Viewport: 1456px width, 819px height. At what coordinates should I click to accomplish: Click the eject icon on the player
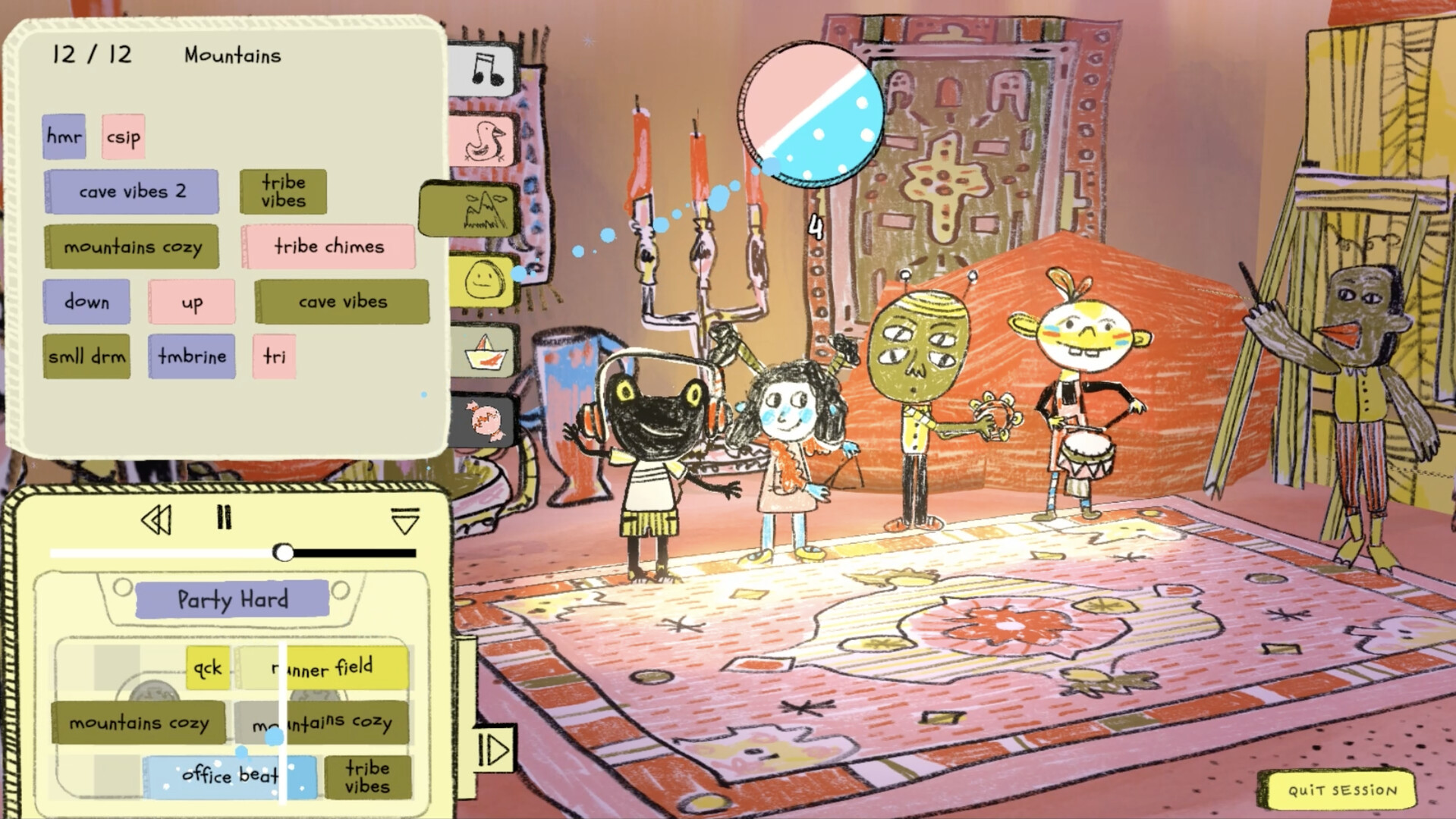pyautogui.click(x=407, y=520)
